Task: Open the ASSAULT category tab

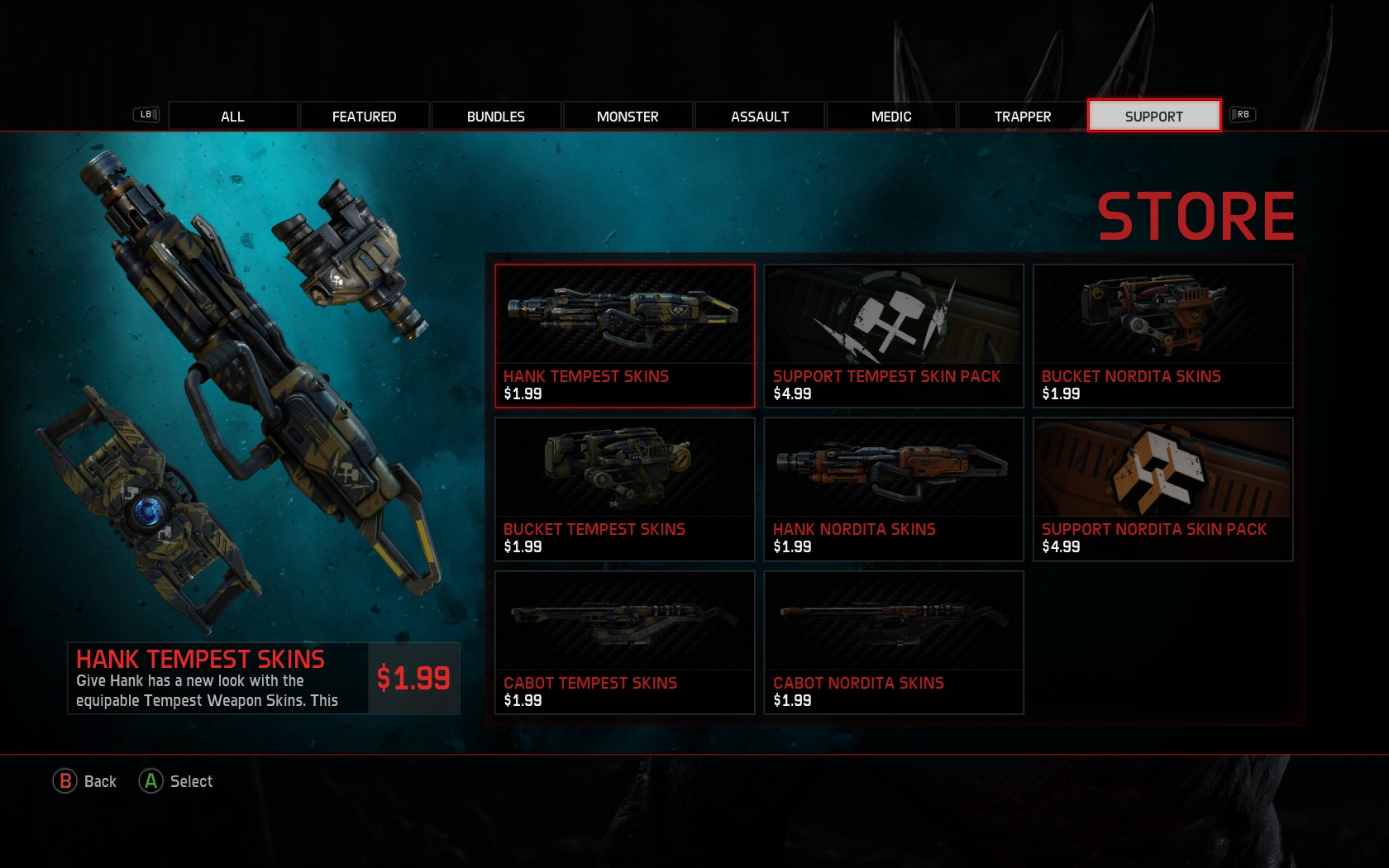Action: (759, 116)
